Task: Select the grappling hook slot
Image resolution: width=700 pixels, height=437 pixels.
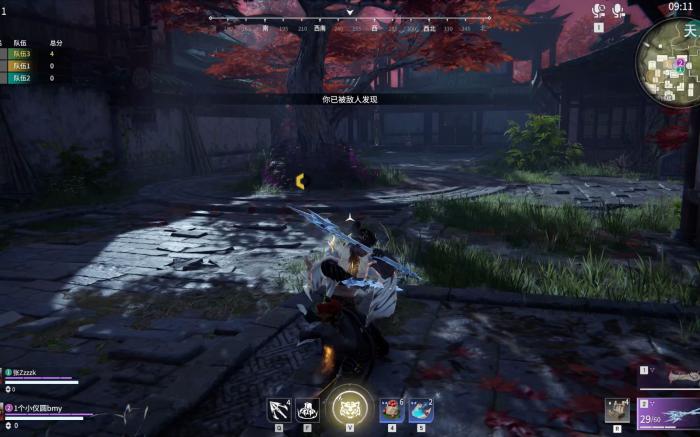Action: (279, 409)
